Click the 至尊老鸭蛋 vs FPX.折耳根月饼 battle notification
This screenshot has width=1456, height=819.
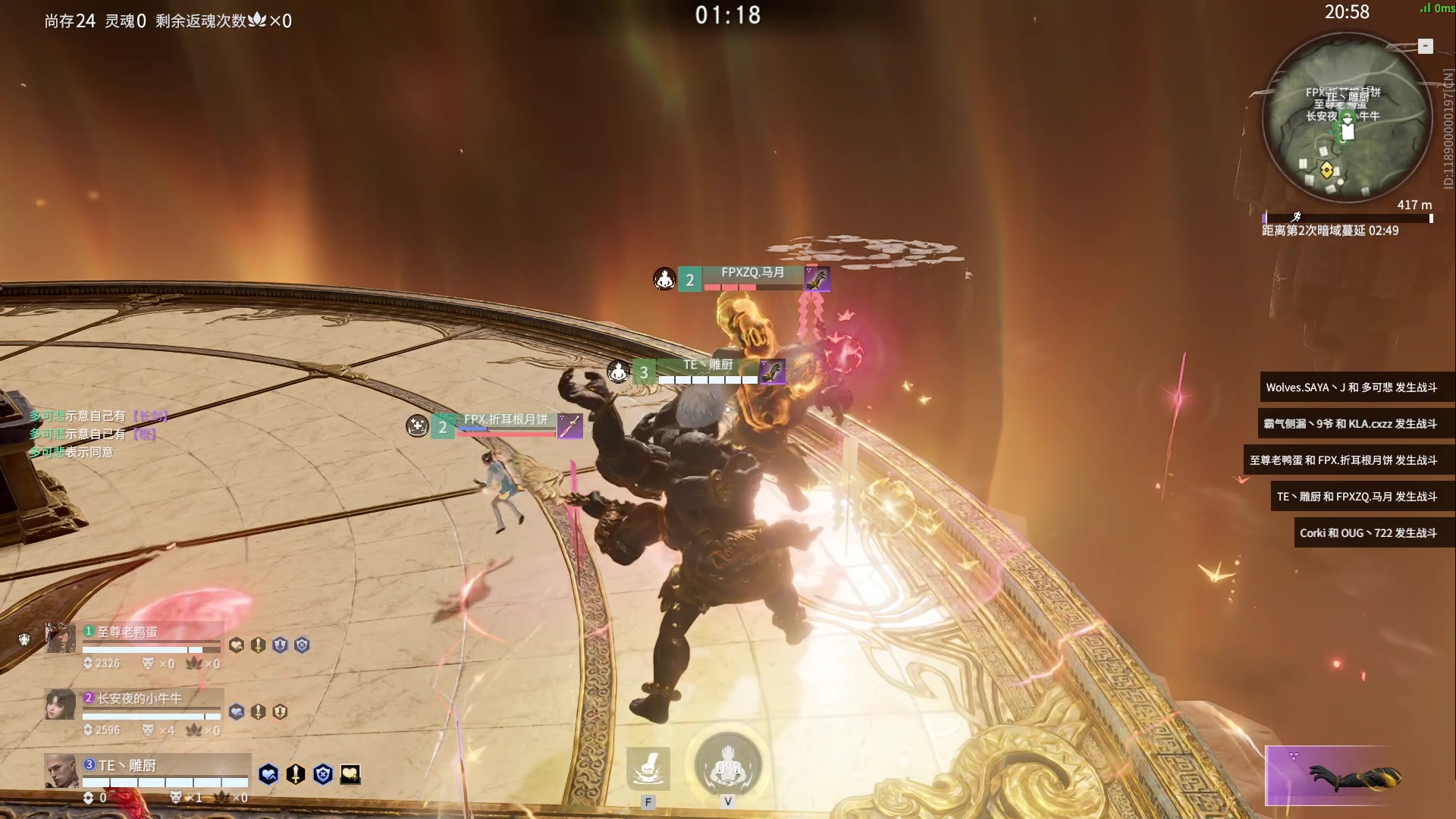[1343, 460]
